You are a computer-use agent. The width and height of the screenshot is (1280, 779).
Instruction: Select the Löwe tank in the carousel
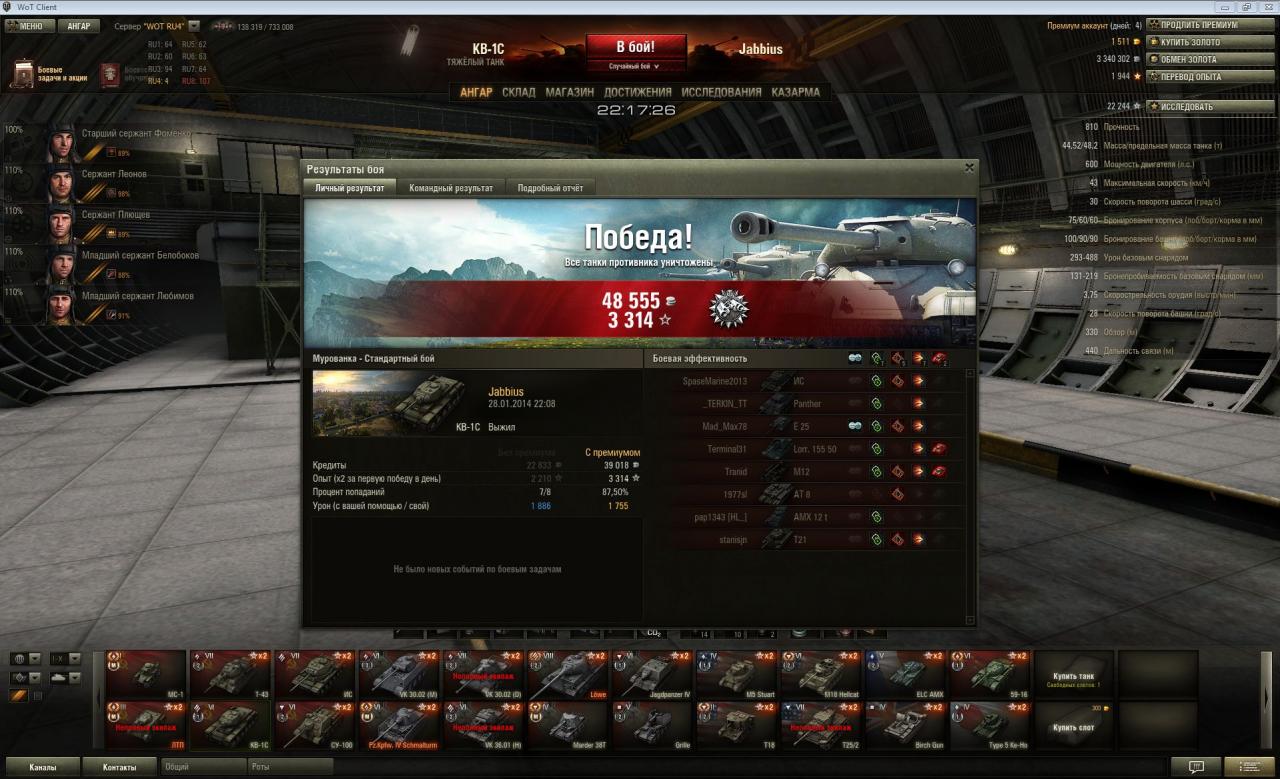(x=568, y=675)
